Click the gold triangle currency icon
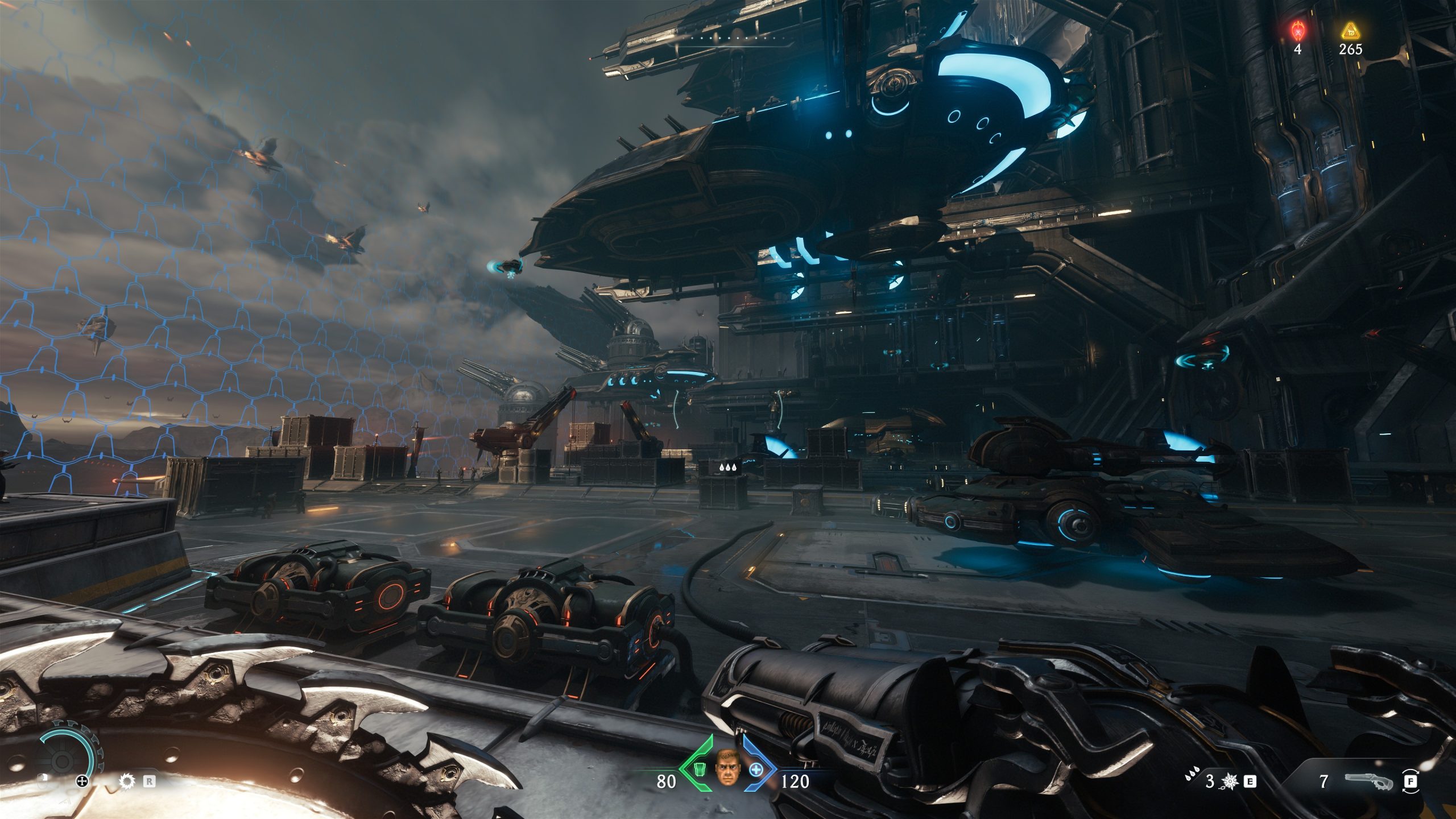This screenshot has width=1456, height=819. point(1350,30)
